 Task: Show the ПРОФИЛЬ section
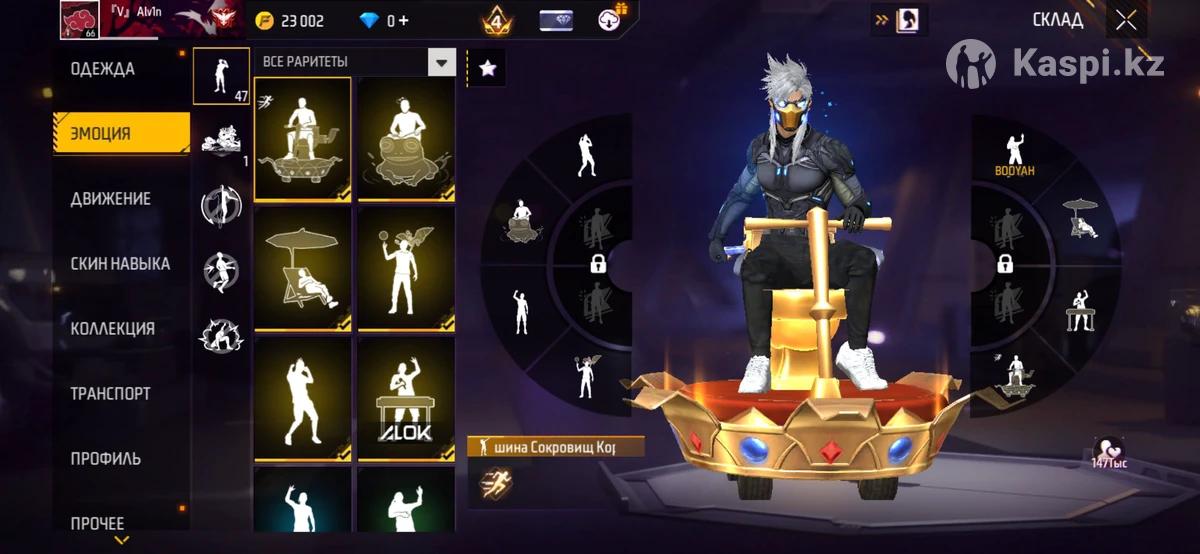(106, 459)
